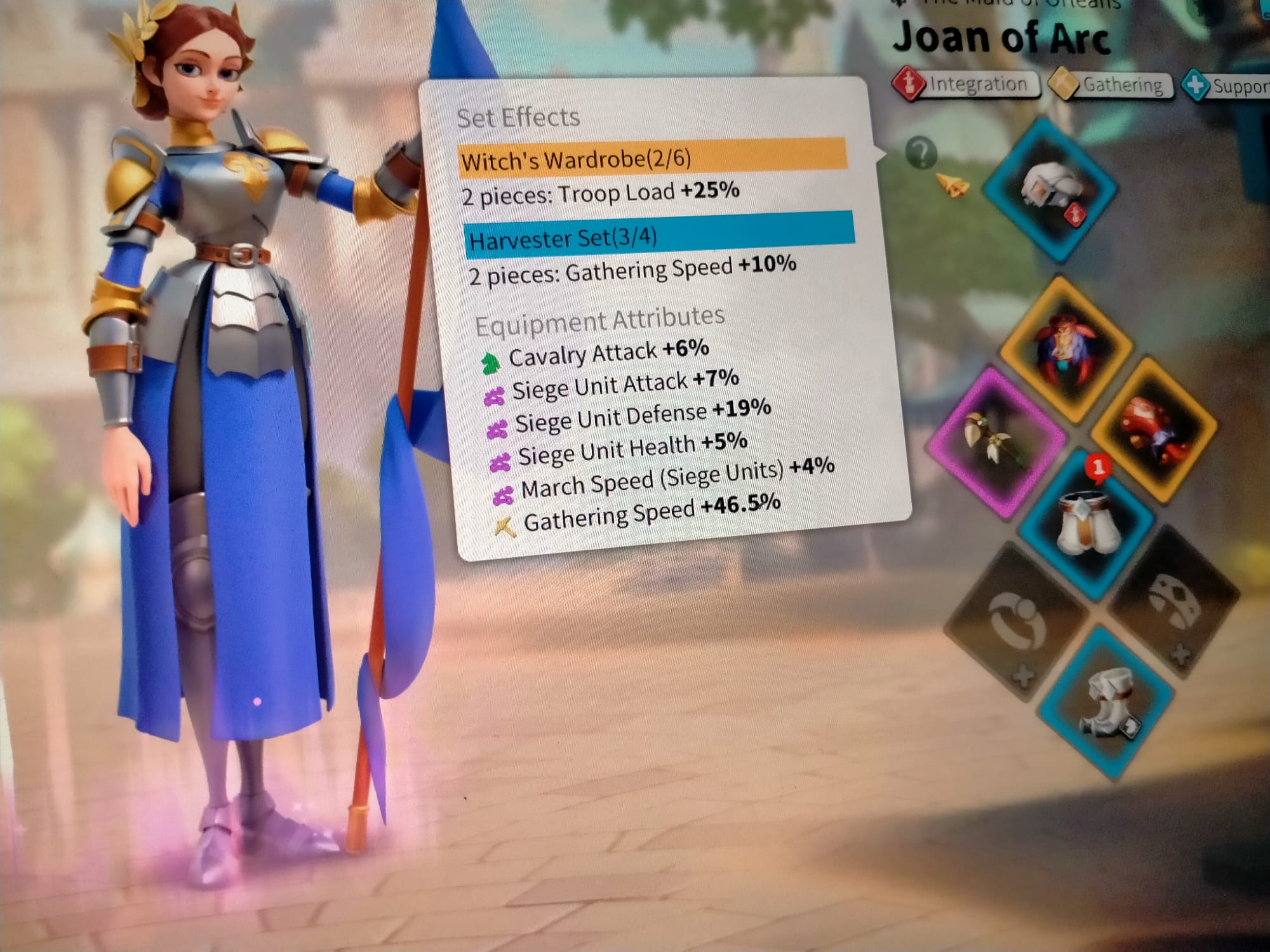Viewport: 1270px width, 952px height.
Task: Click the question mark help icon
Action: 921,152
